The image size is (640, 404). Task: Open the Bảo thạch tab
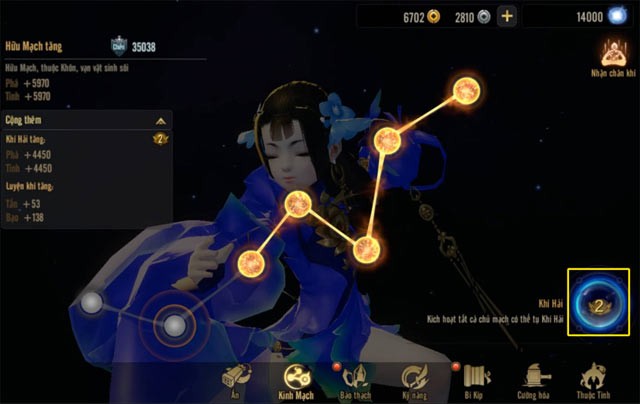(x=357, y=379)
